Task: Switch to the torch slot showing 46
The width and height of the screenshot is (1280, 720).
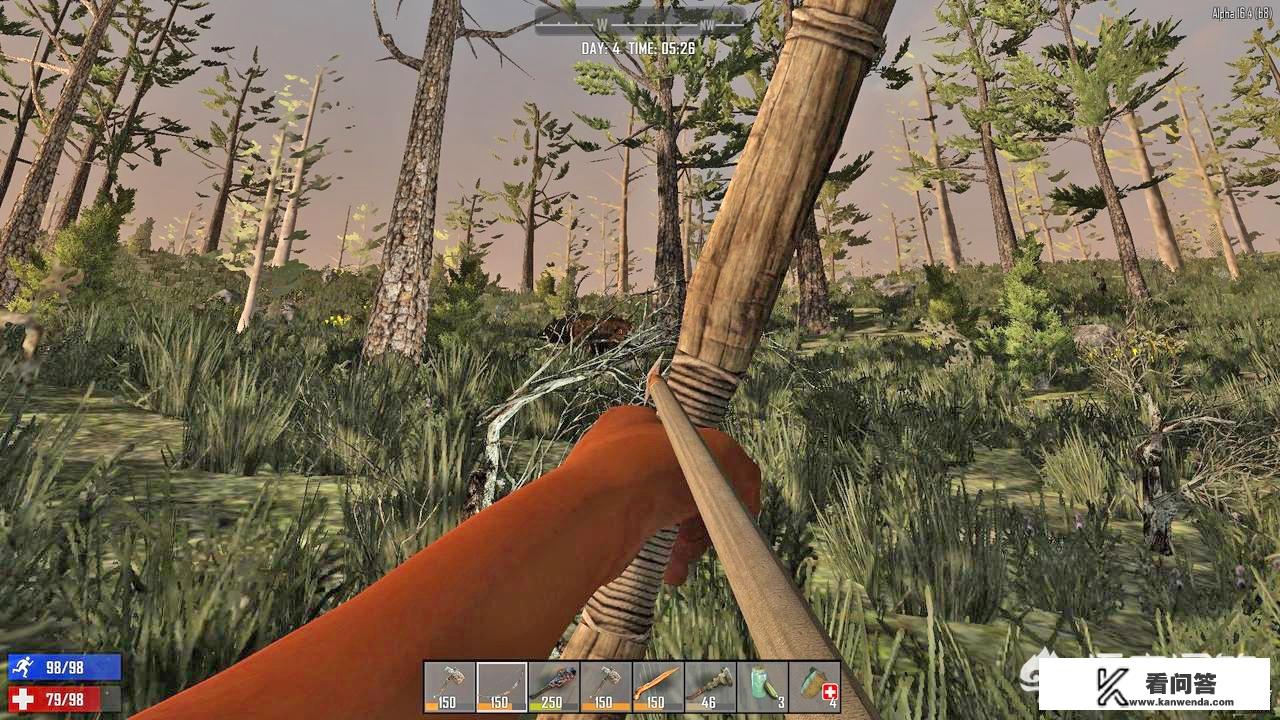Action: pyautogui.click(x=710, y=686)
